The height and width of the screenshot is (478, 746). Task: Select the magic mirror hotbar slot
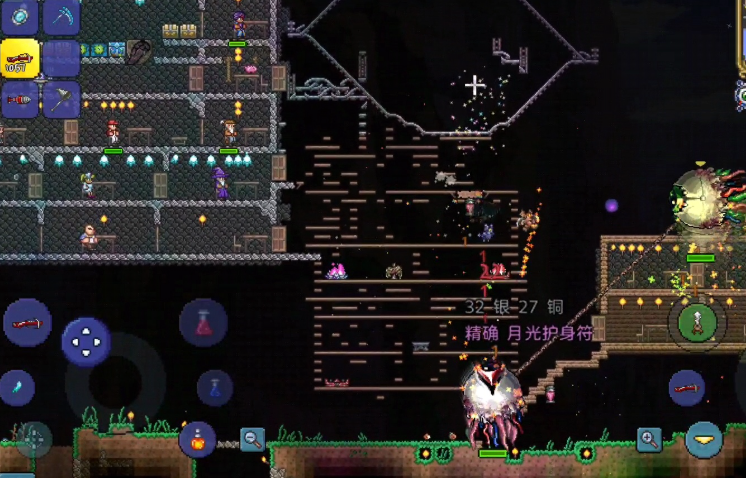point(20,15)
